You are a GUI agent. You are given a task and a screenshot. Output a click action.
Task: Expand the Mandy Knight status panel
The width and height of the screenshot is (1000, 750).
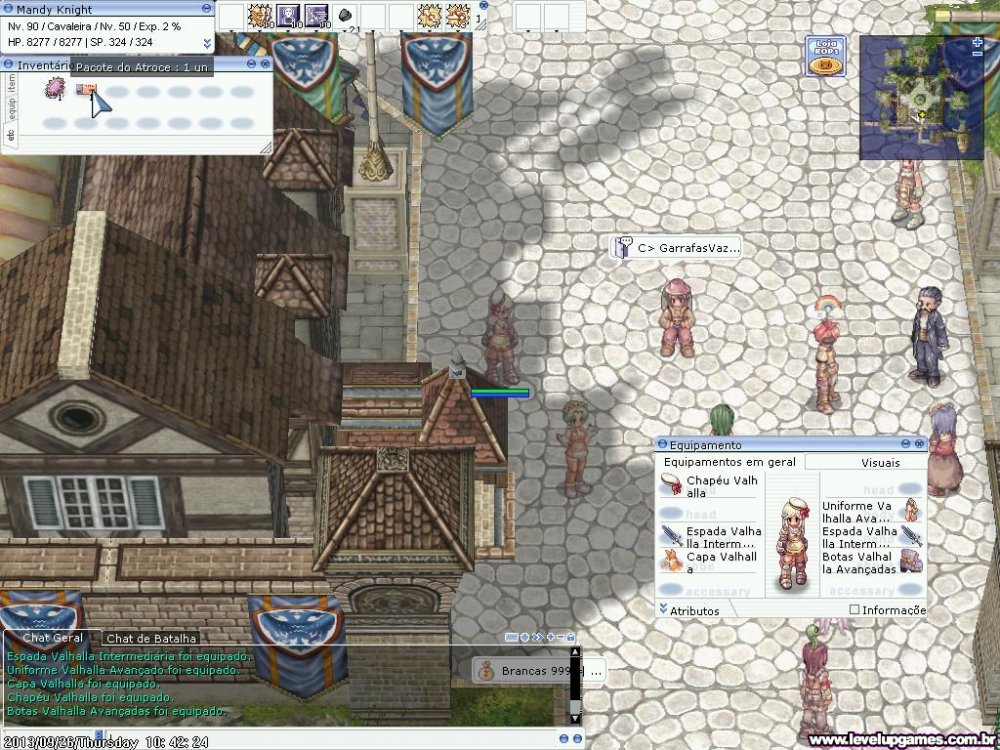click(207, 44)
